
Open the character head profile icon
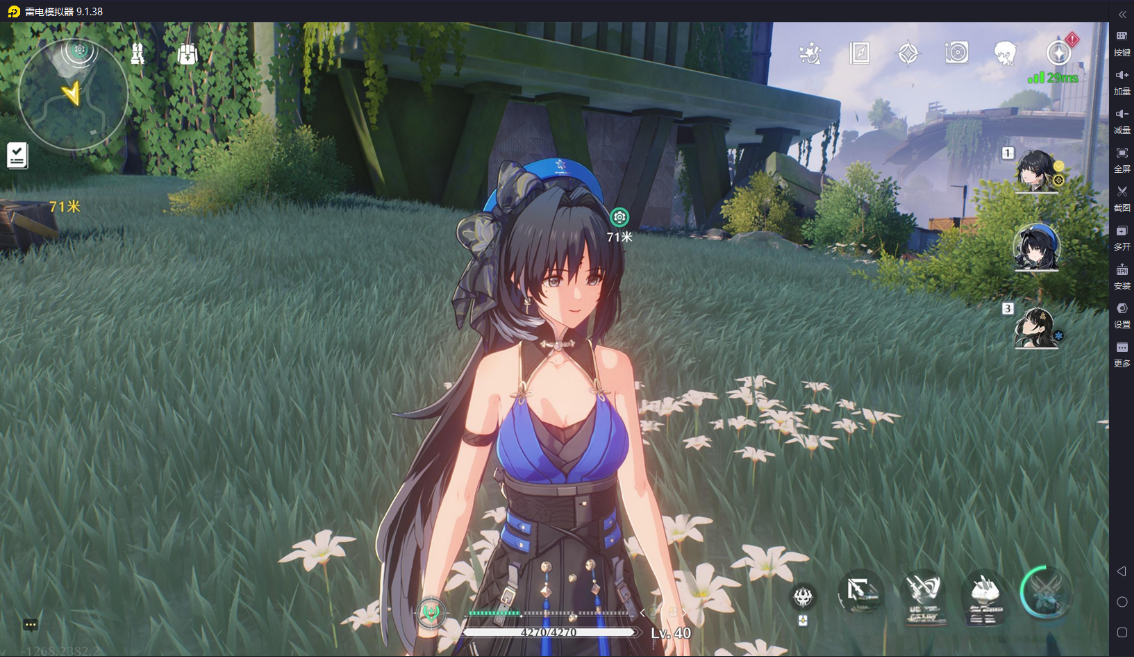click(x=1005, y=53)
